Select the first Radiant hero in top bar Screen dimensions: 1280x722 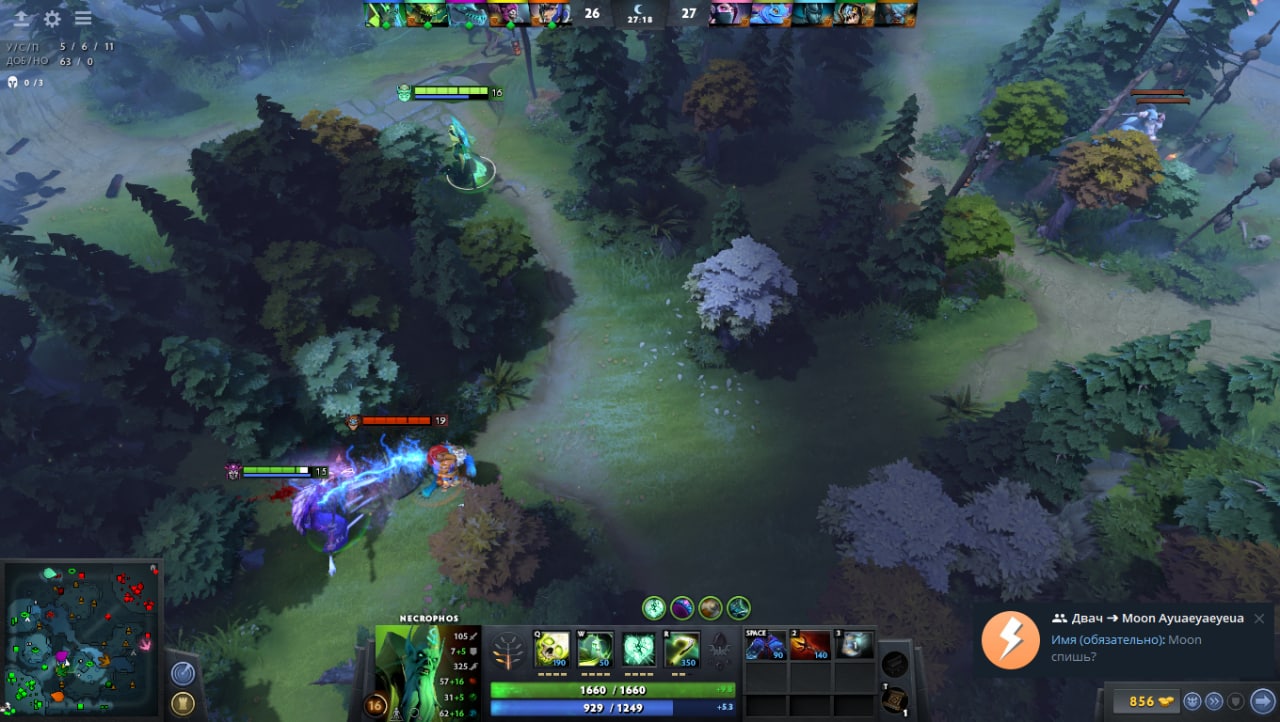(x=385, y=14)
